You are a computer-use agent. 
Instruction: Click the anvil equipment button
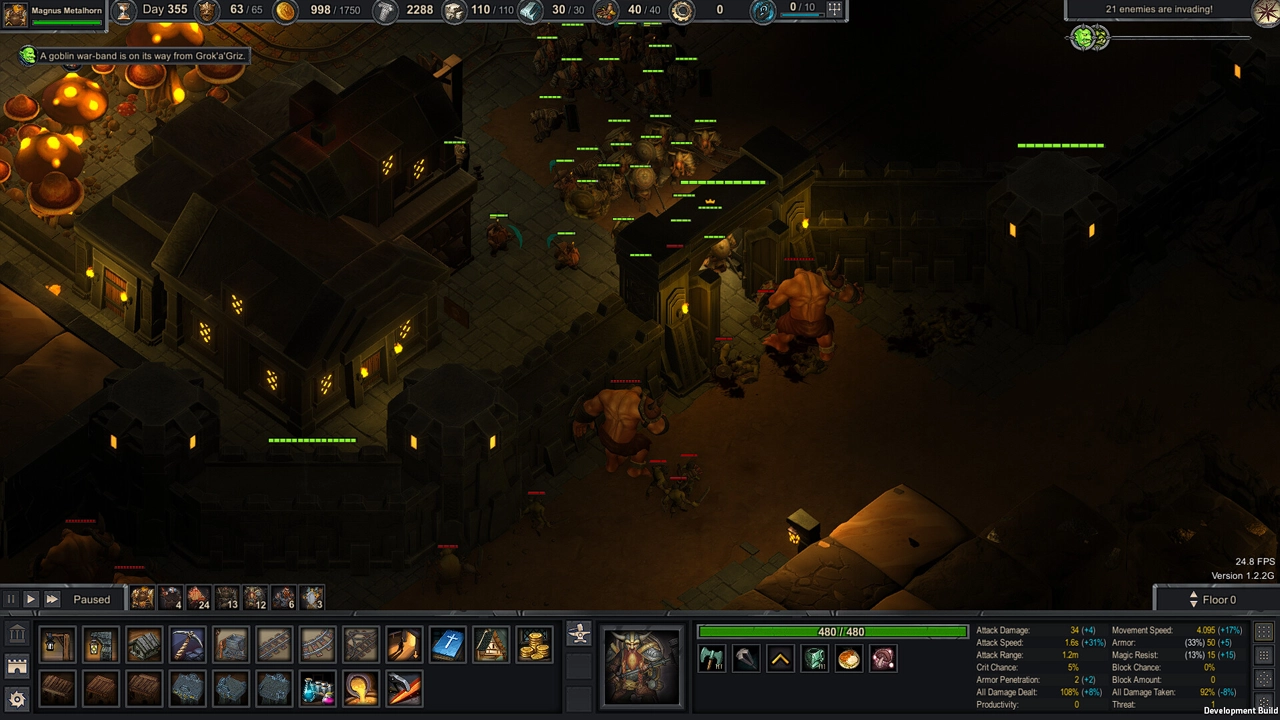(x=578, y=633)
